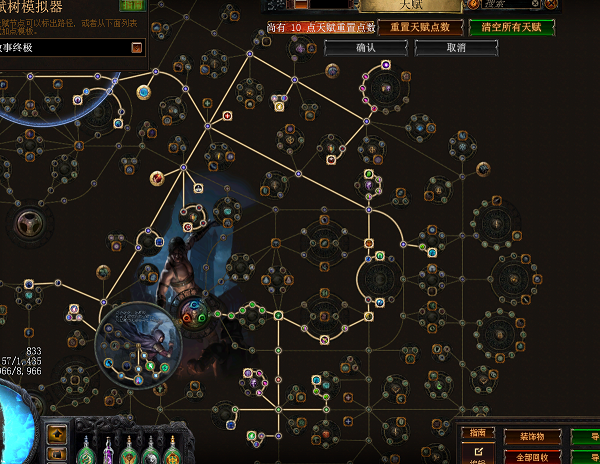Click the red-cross notable passive node
This screenshot has width=600, height=464.
click(228, 116)
